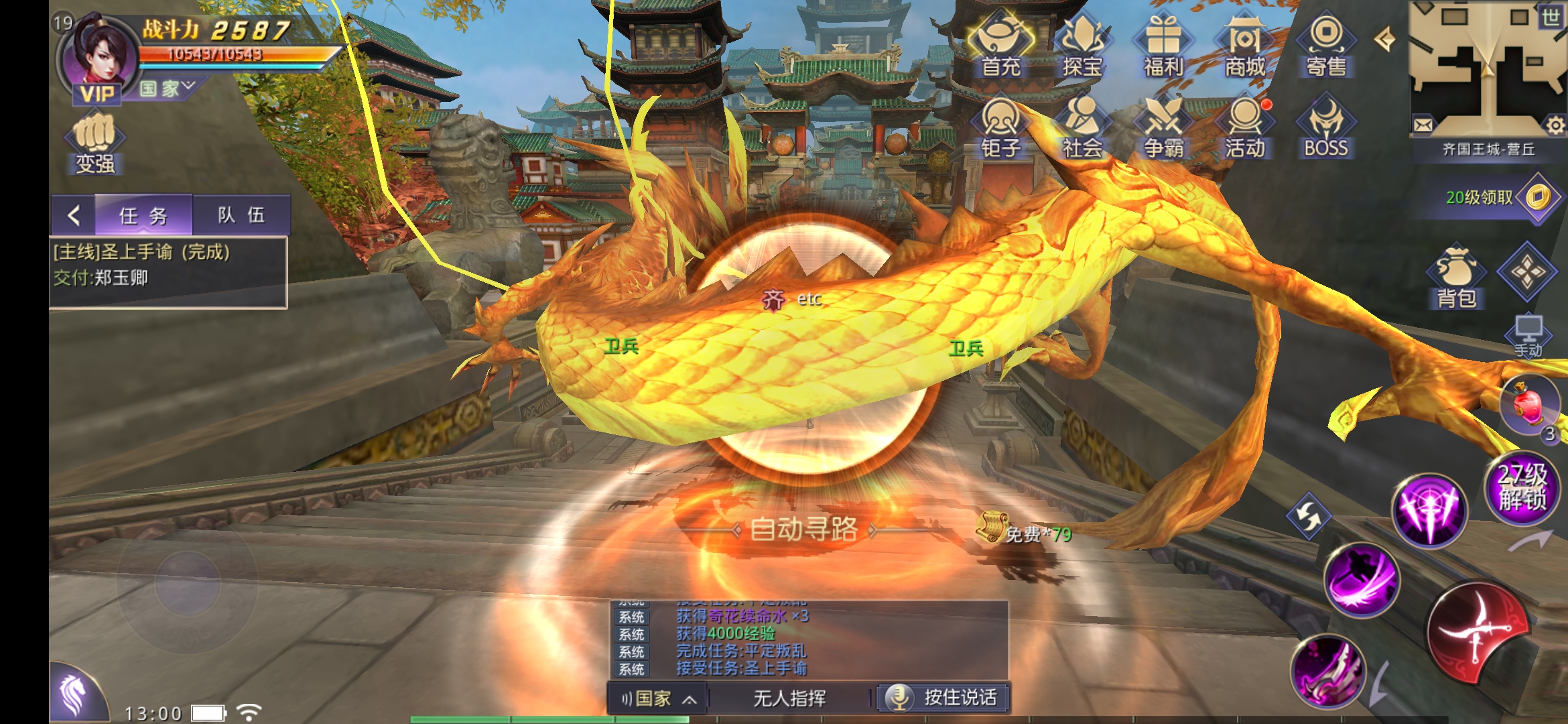Open the 活动 events menu
The image size is (1568, 724).
[x=1244, y=127]
